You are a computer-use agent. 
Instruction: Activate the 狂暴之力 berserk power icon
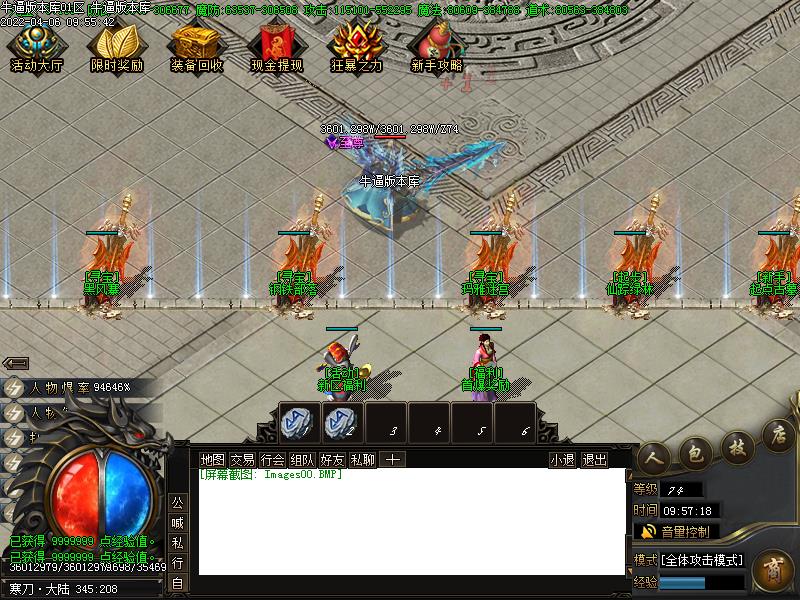(357, 45)
